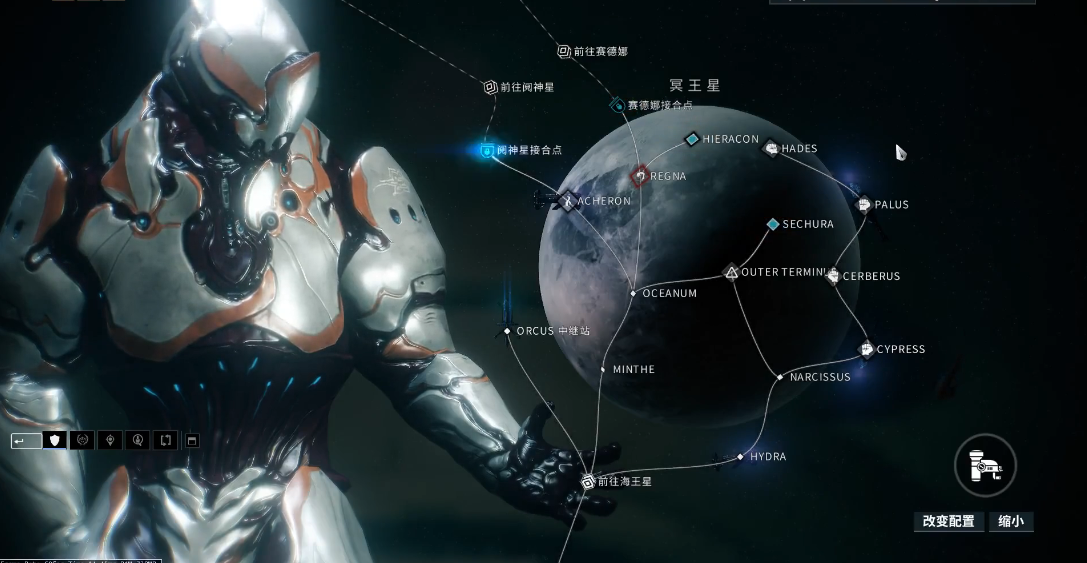Screen dimensions: 1087x563
Task: Select the Acheron node
Action: (568, 201)
